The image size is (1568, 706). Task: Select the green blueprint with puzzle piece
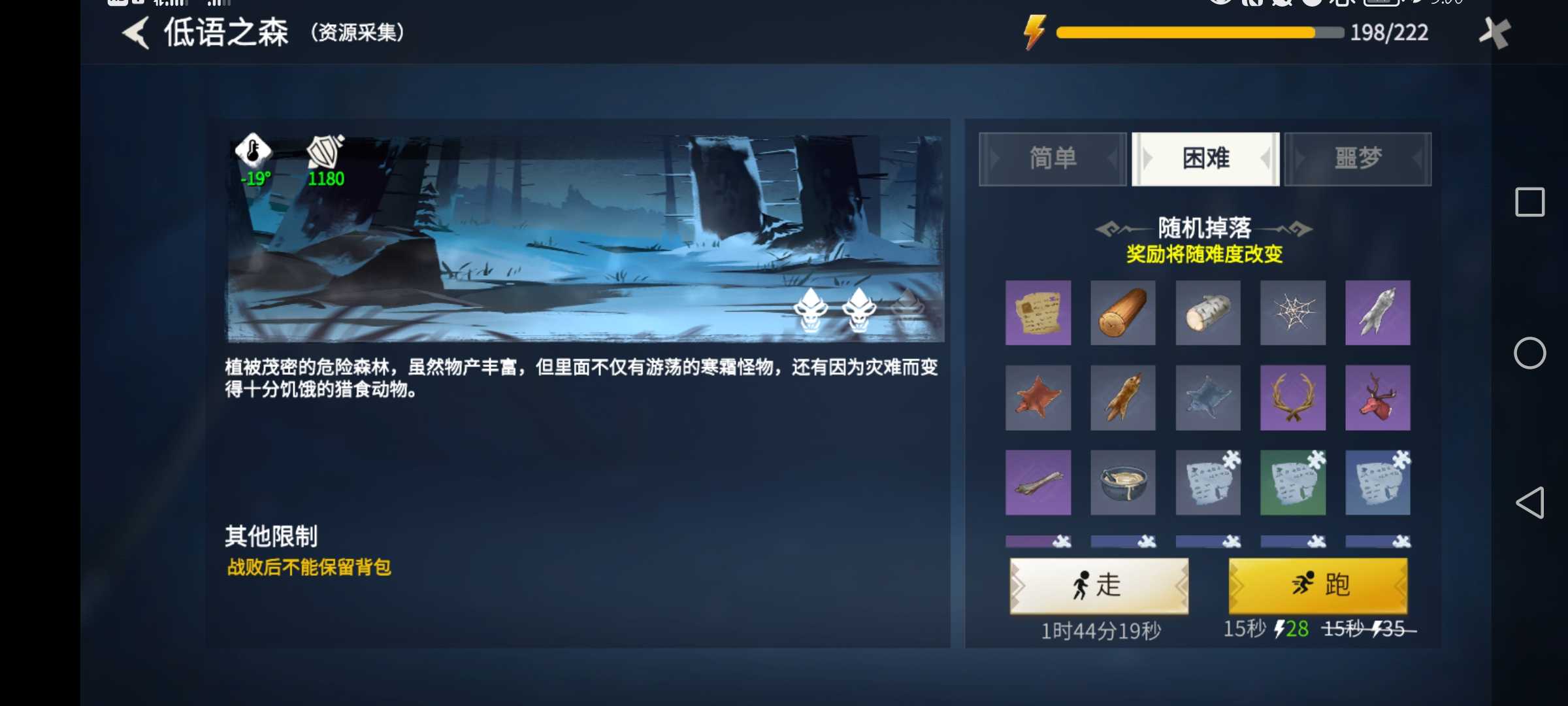pos(1293,482)
